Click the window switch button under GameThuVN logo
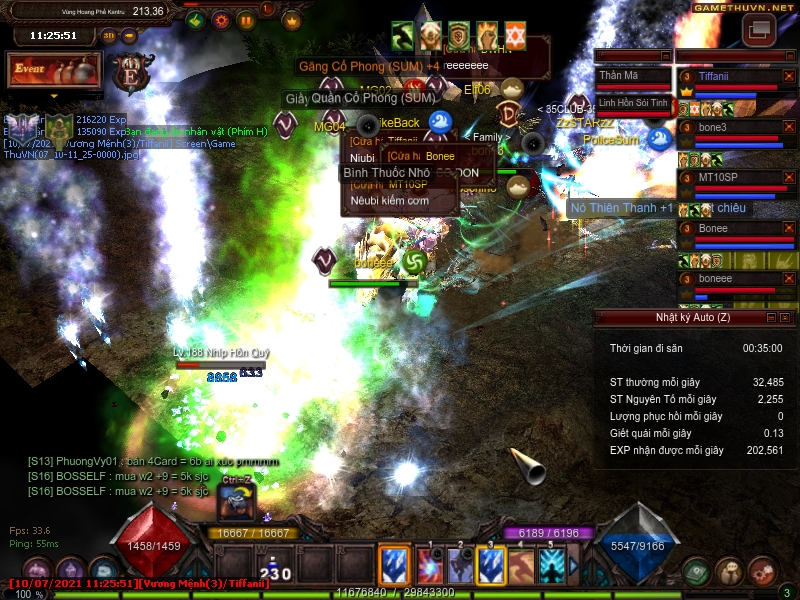This screenshot has height=600, width=800. point(758,30)
